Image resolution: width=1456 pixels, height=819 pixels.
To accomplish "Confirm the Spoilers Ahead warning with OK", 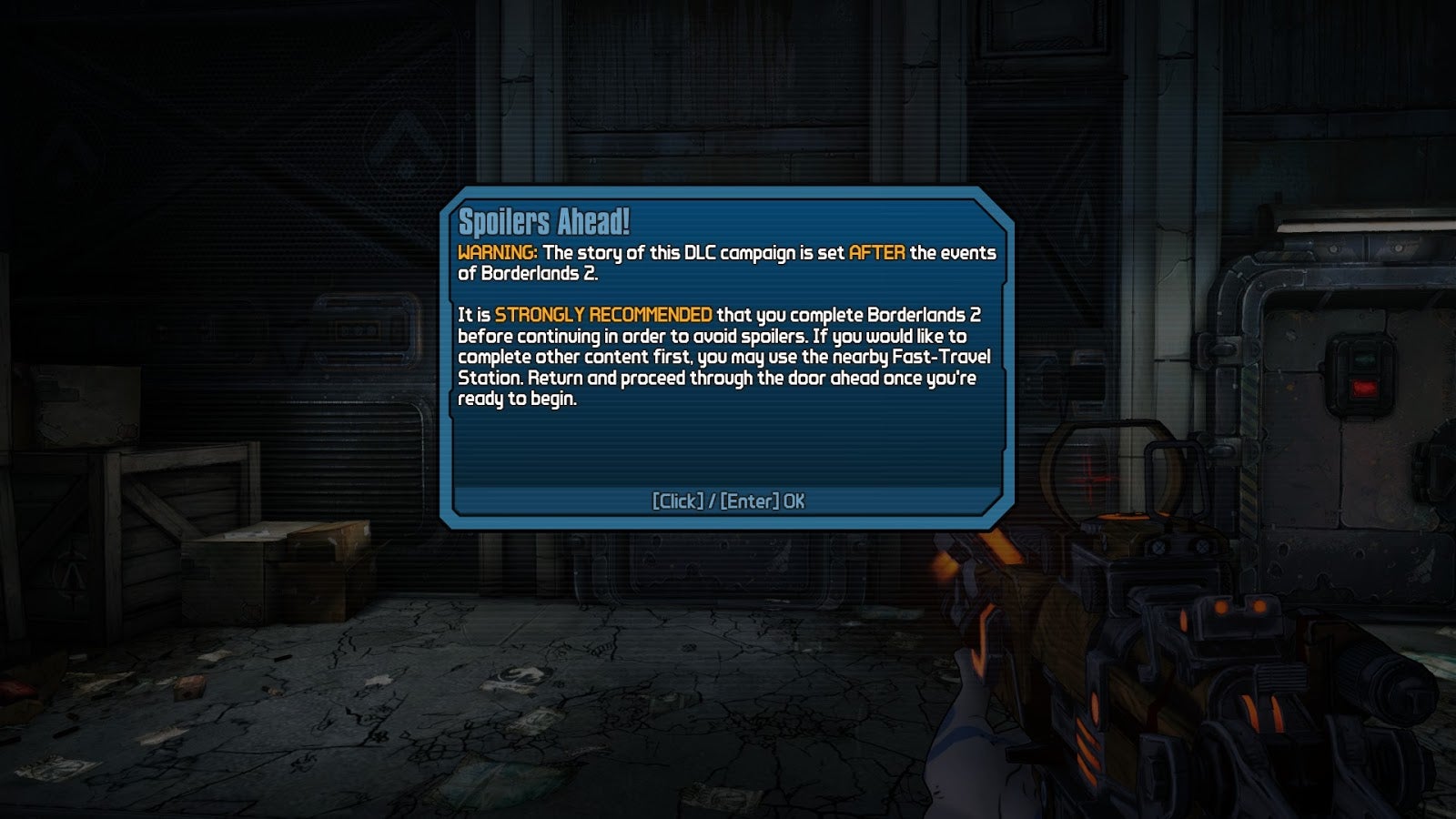I will pos(728,501).
